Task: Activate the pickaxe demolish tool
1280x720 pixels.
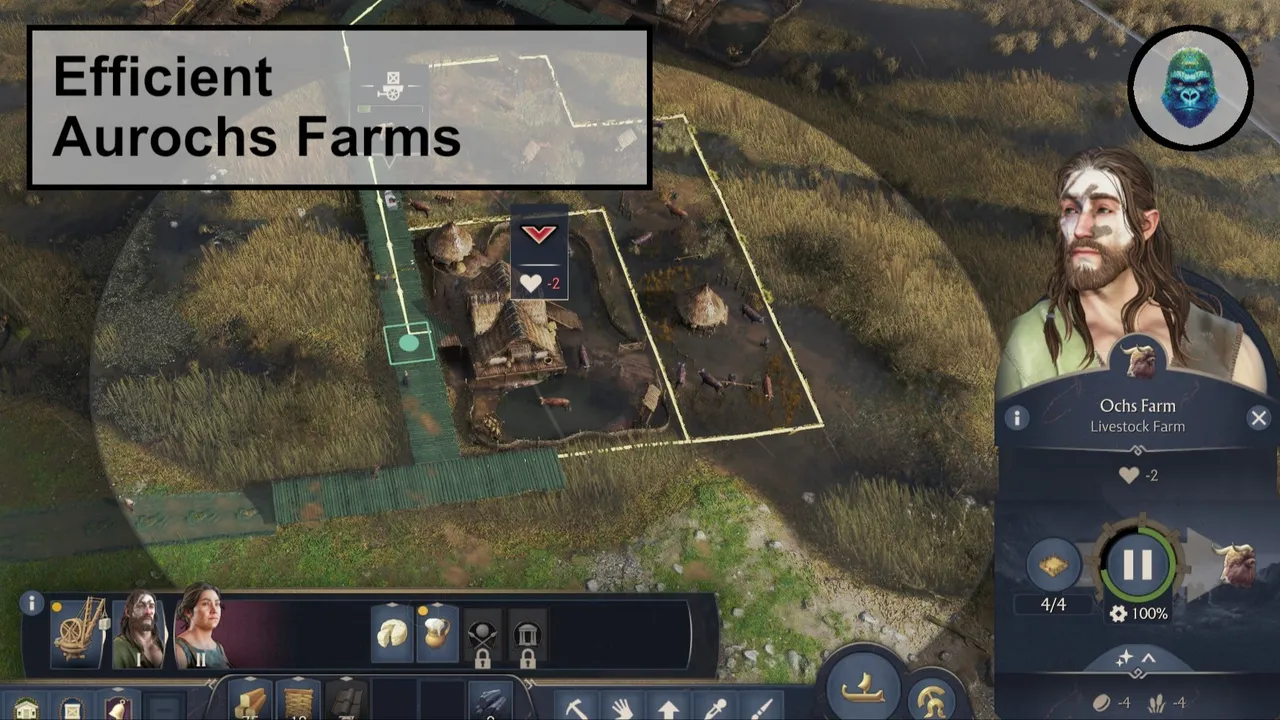Action: coord(577,708)
